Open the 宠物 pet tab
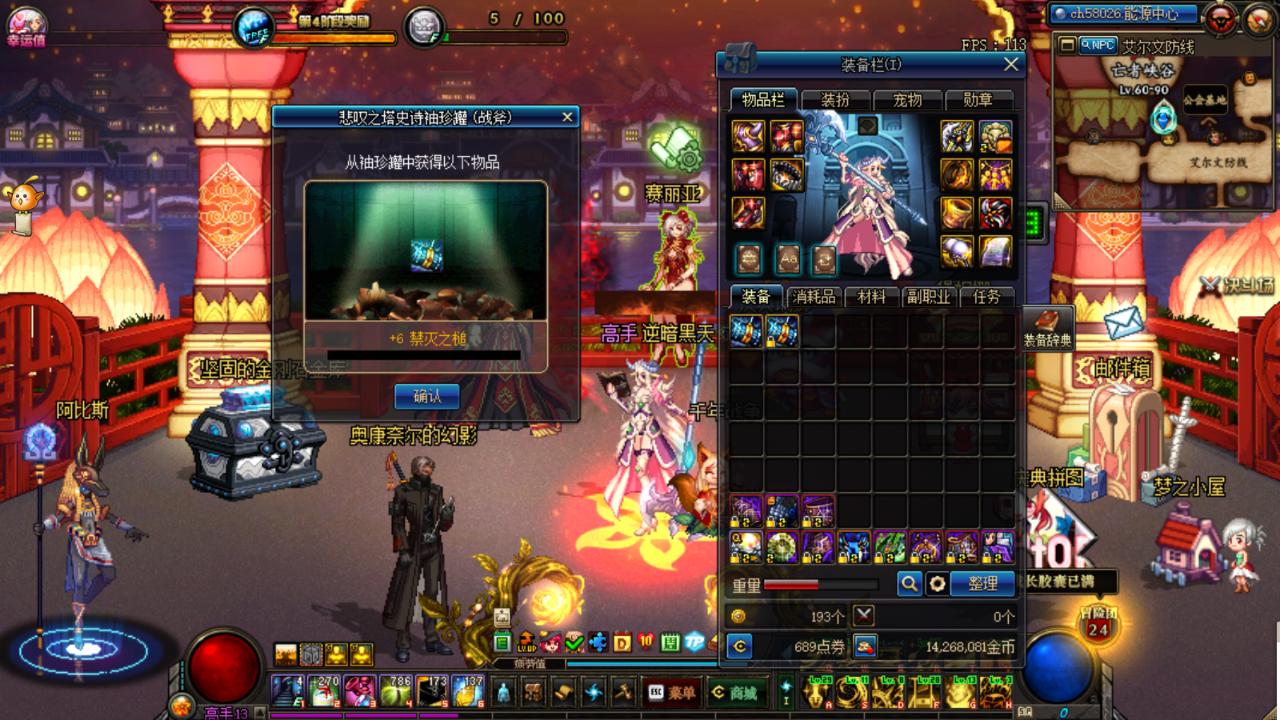The image size is (1280, 720). [x=907, y=100]
